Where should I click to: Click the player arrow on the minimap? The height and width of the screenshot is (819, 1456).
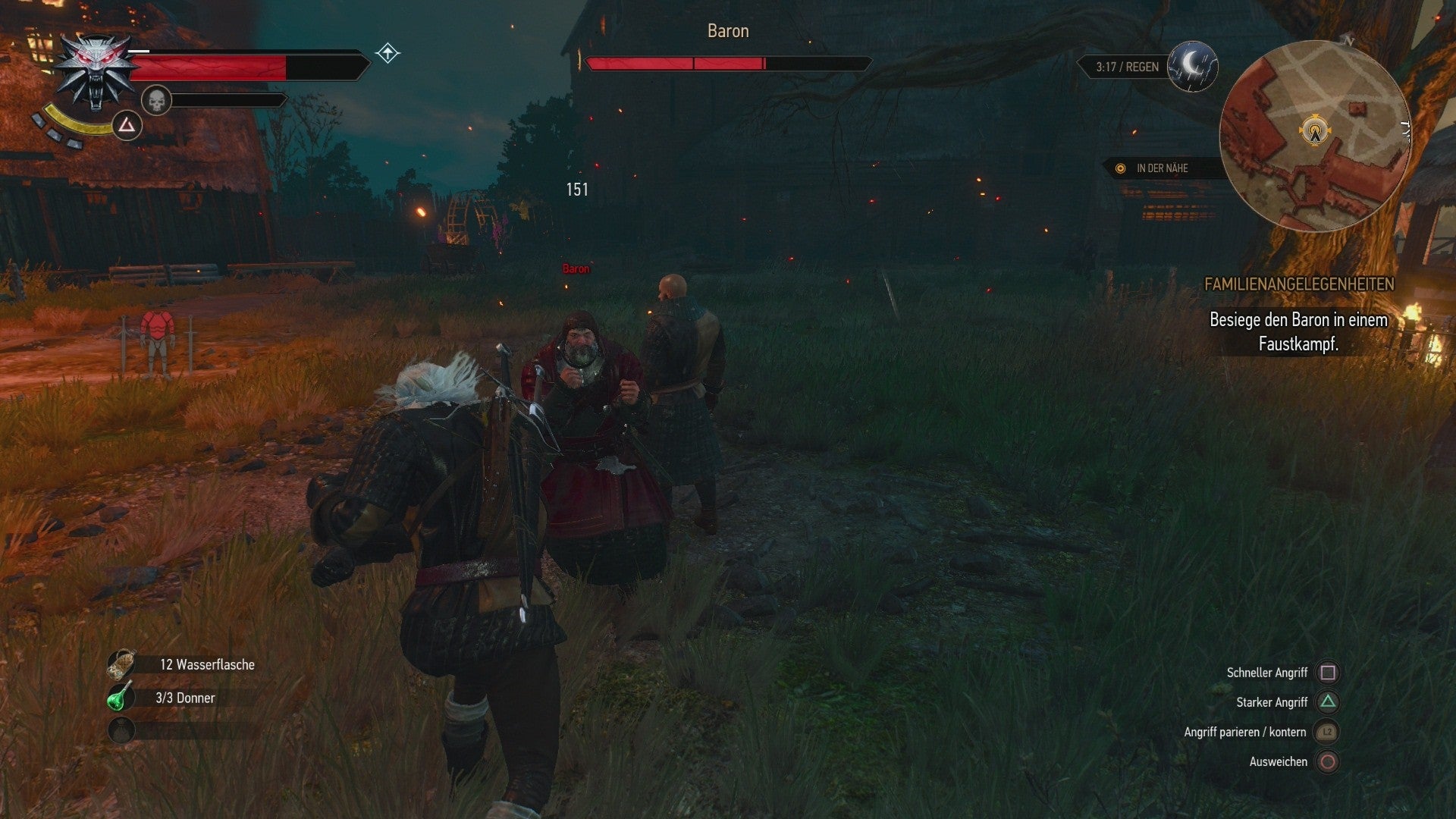click(x=1313, y=130)
